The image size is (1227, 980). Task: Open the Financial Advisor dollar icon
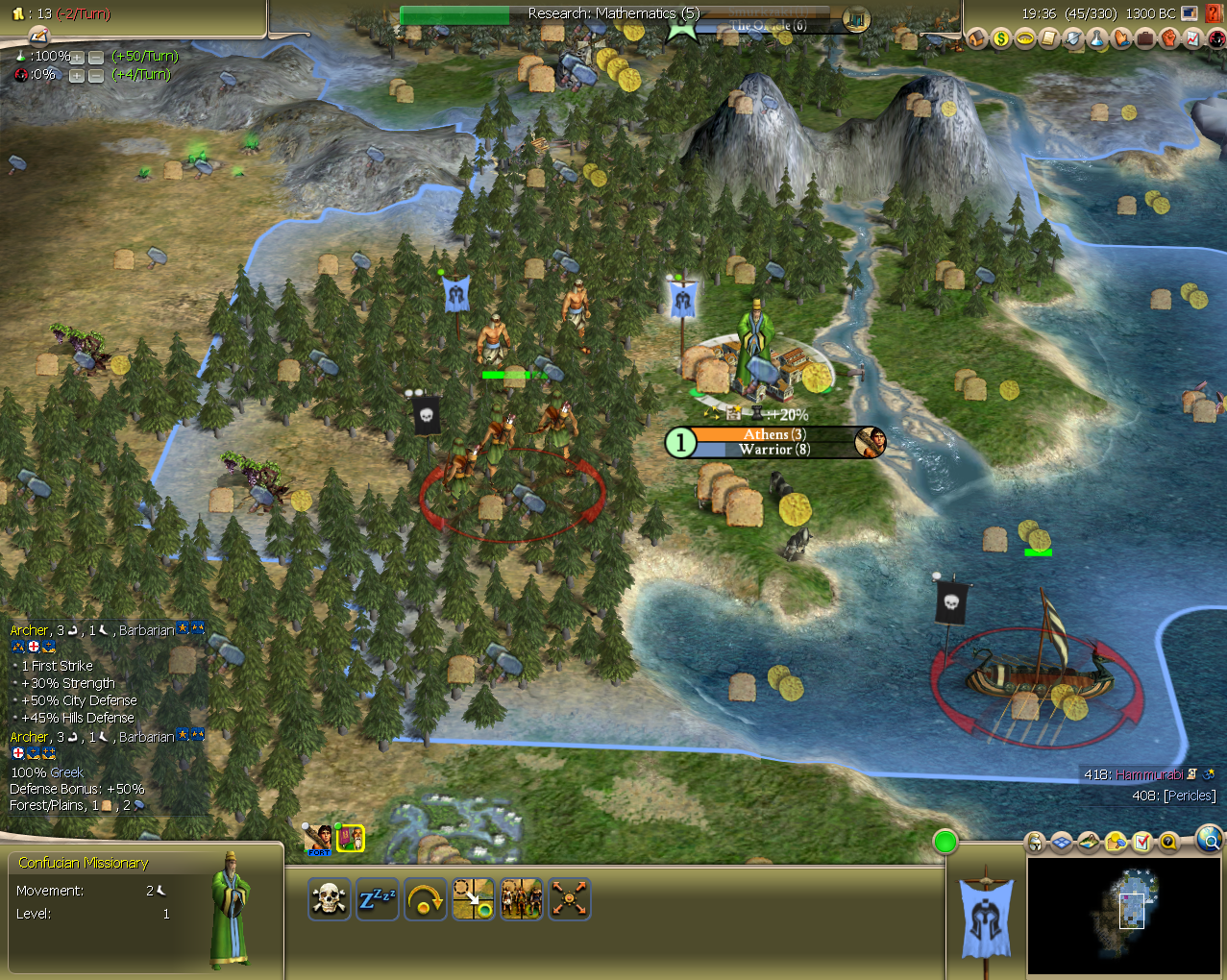[1001, 38]
